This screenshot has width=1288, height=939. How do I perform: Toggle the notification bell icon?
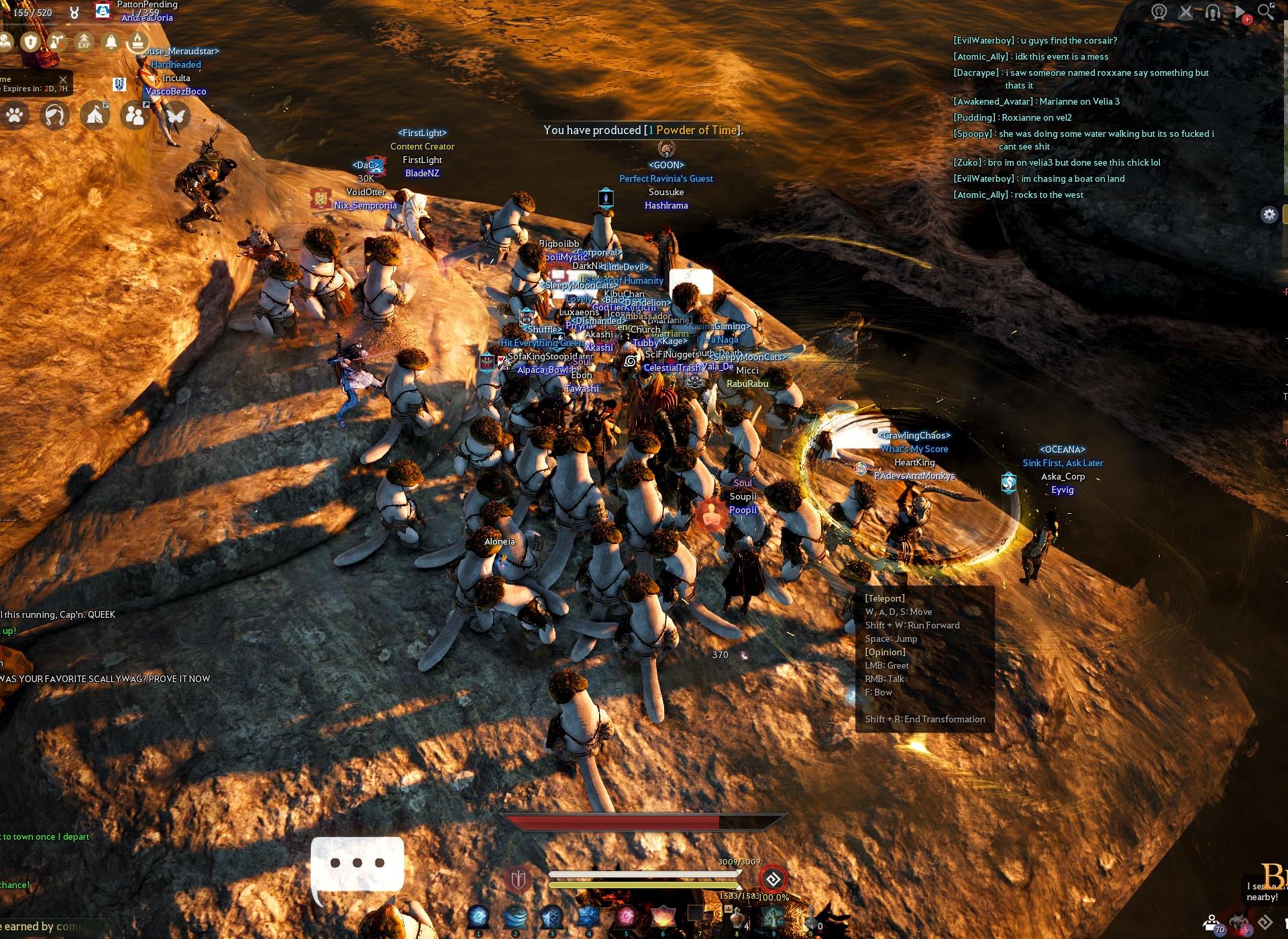click(x=110, y=42)
